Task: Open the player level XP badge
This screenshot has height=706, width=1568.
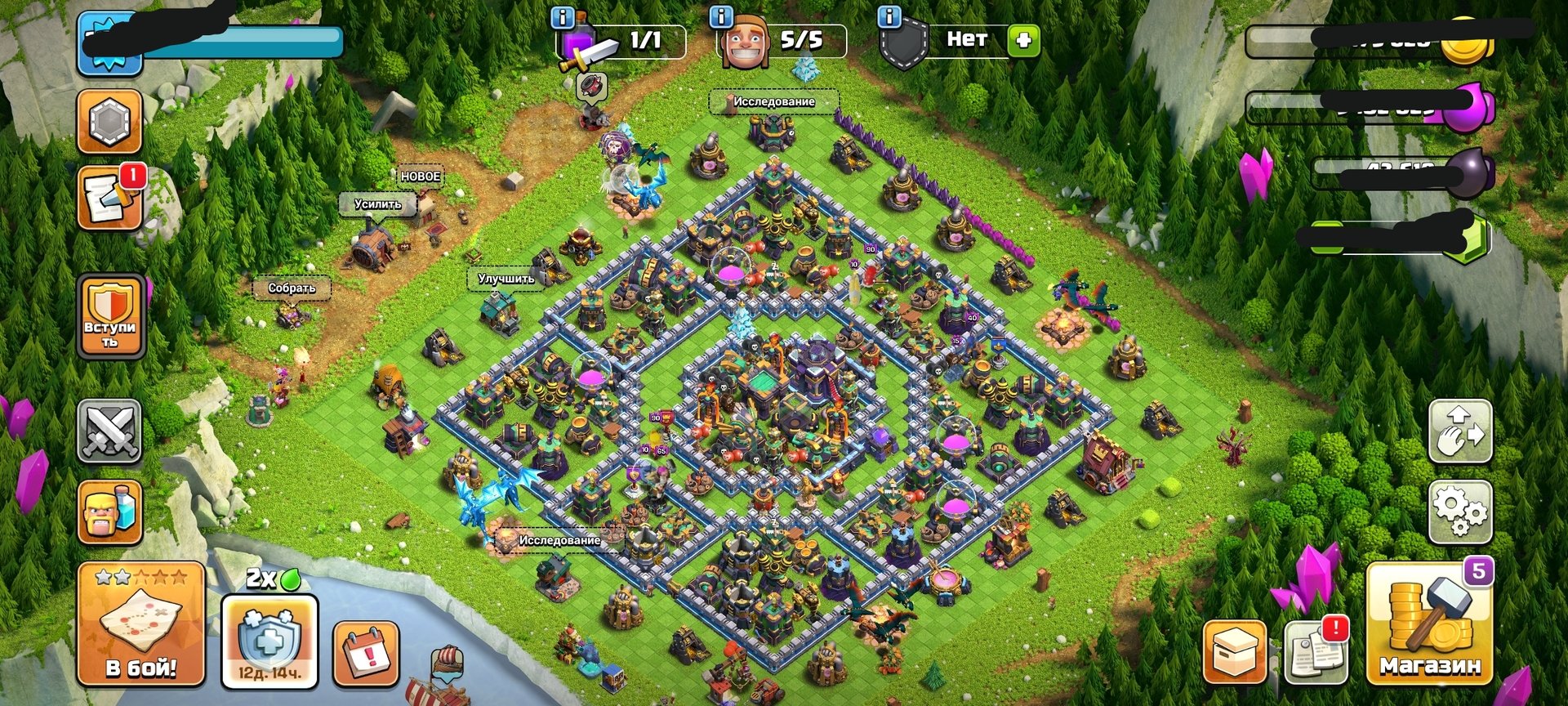Action: [109, 43]
